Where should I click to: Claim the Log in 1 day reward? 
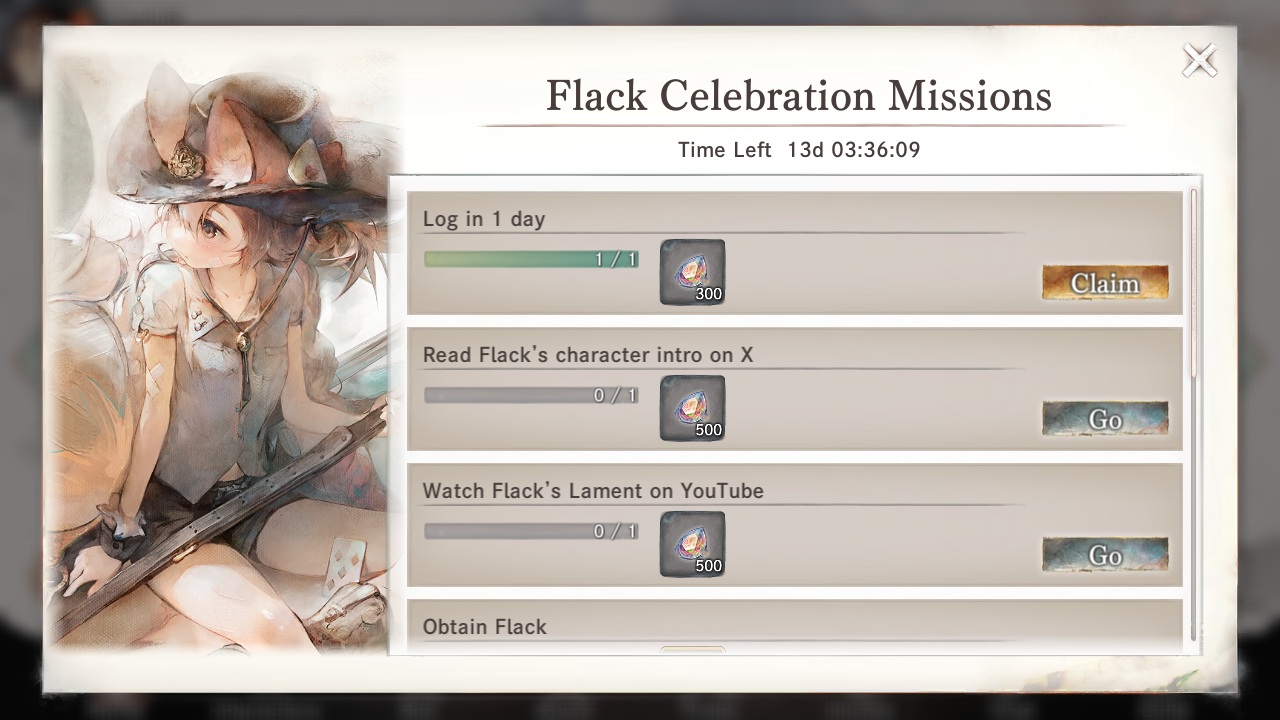[1105, 283]
